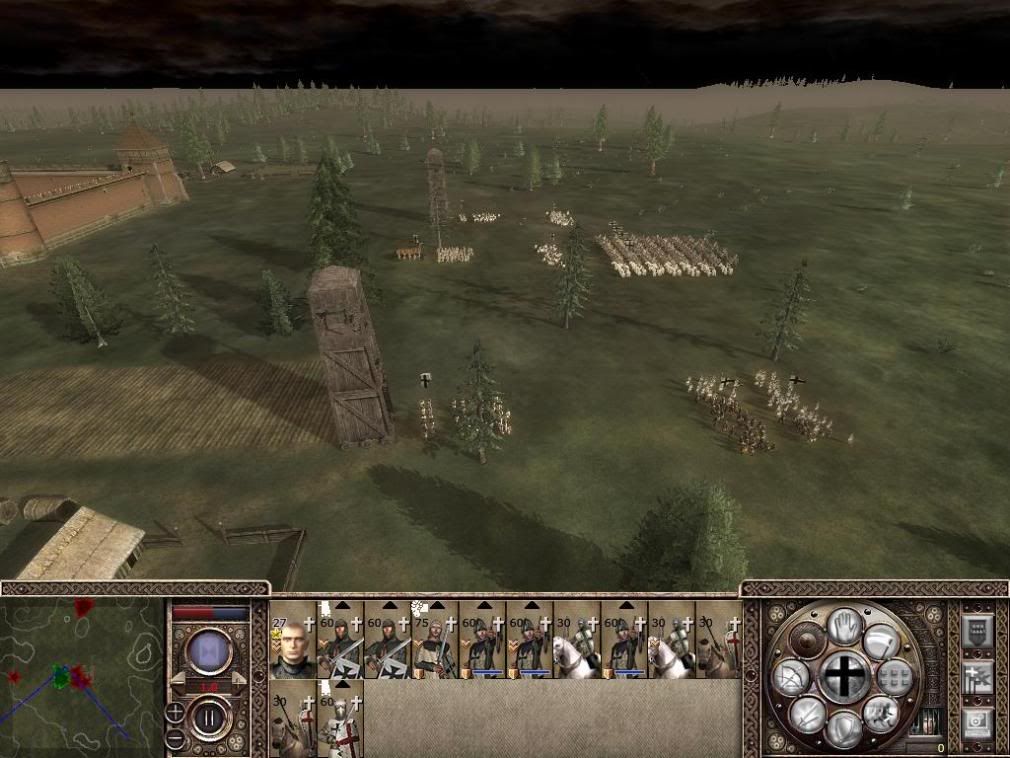Pause the battle with the pause button
Screen dimensions: 1010x758
point(211,718)
